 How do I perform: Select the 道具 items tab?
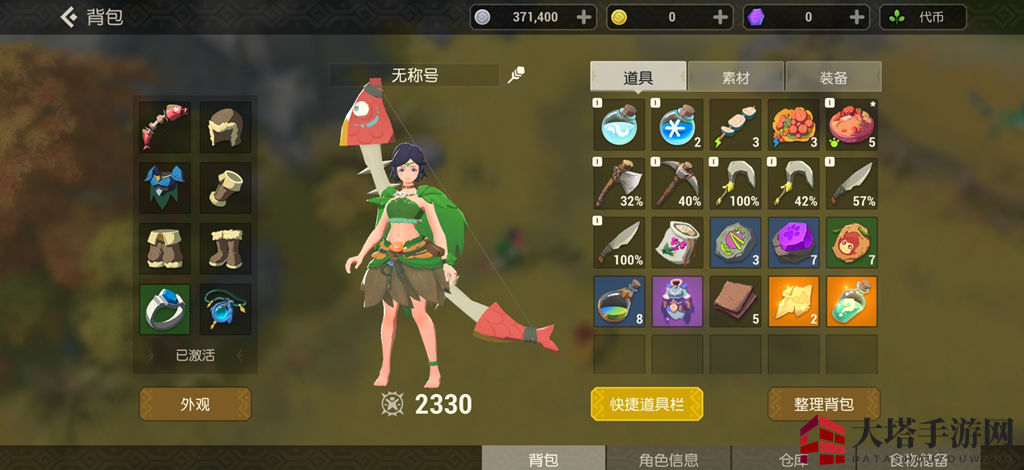tap(638, 77)
